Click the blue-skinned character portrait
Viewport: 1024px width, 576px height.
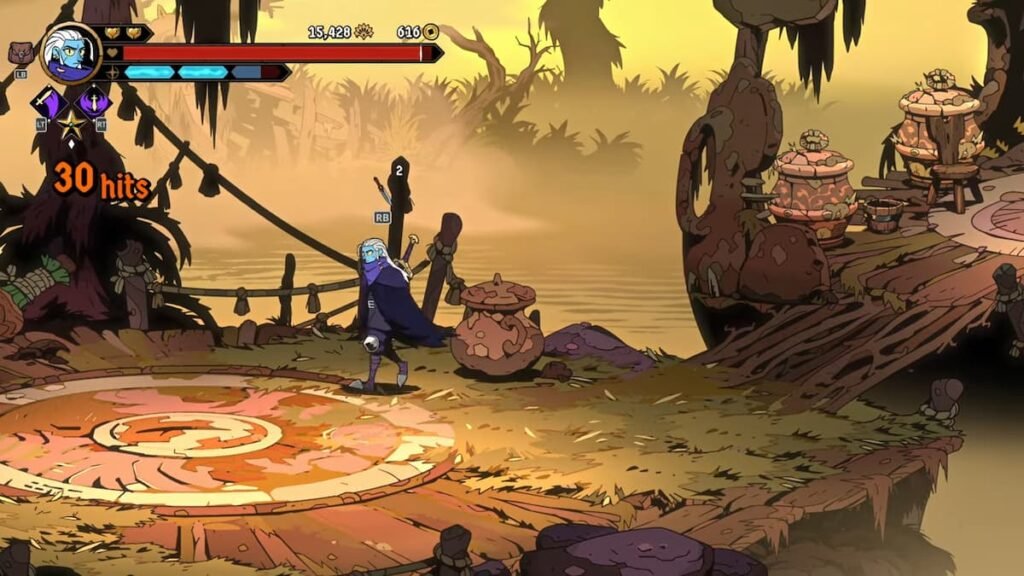click(x=70, y=53)
